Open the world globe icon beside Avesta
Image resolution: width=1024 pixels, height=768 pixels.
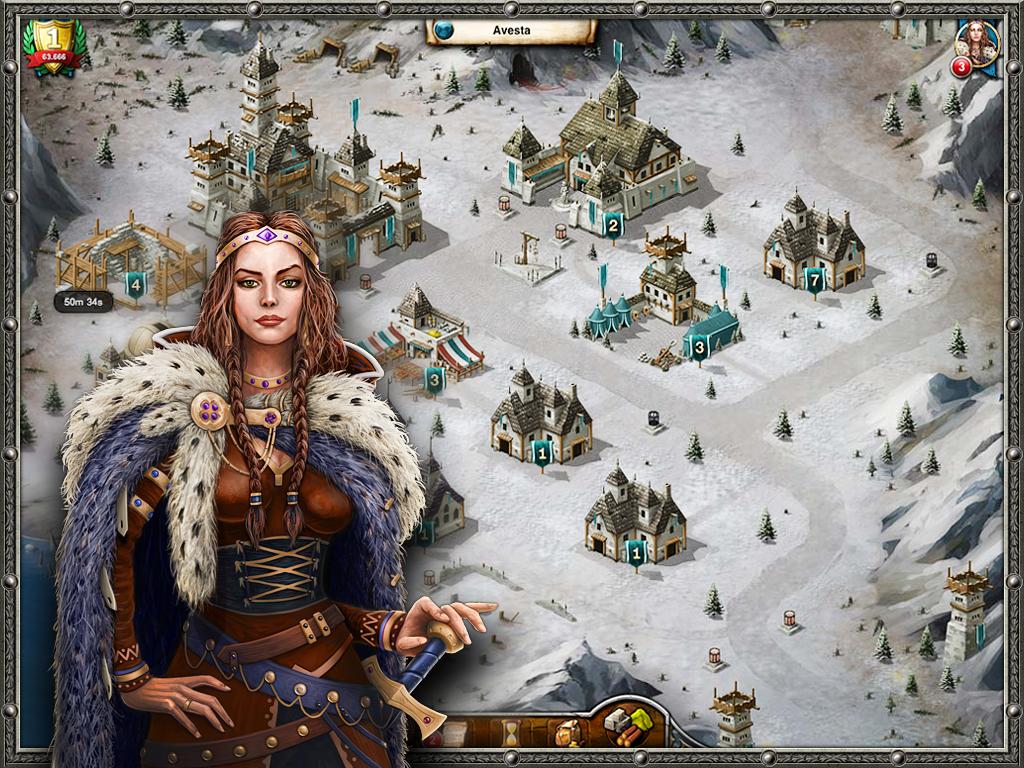tap(444, 30)
